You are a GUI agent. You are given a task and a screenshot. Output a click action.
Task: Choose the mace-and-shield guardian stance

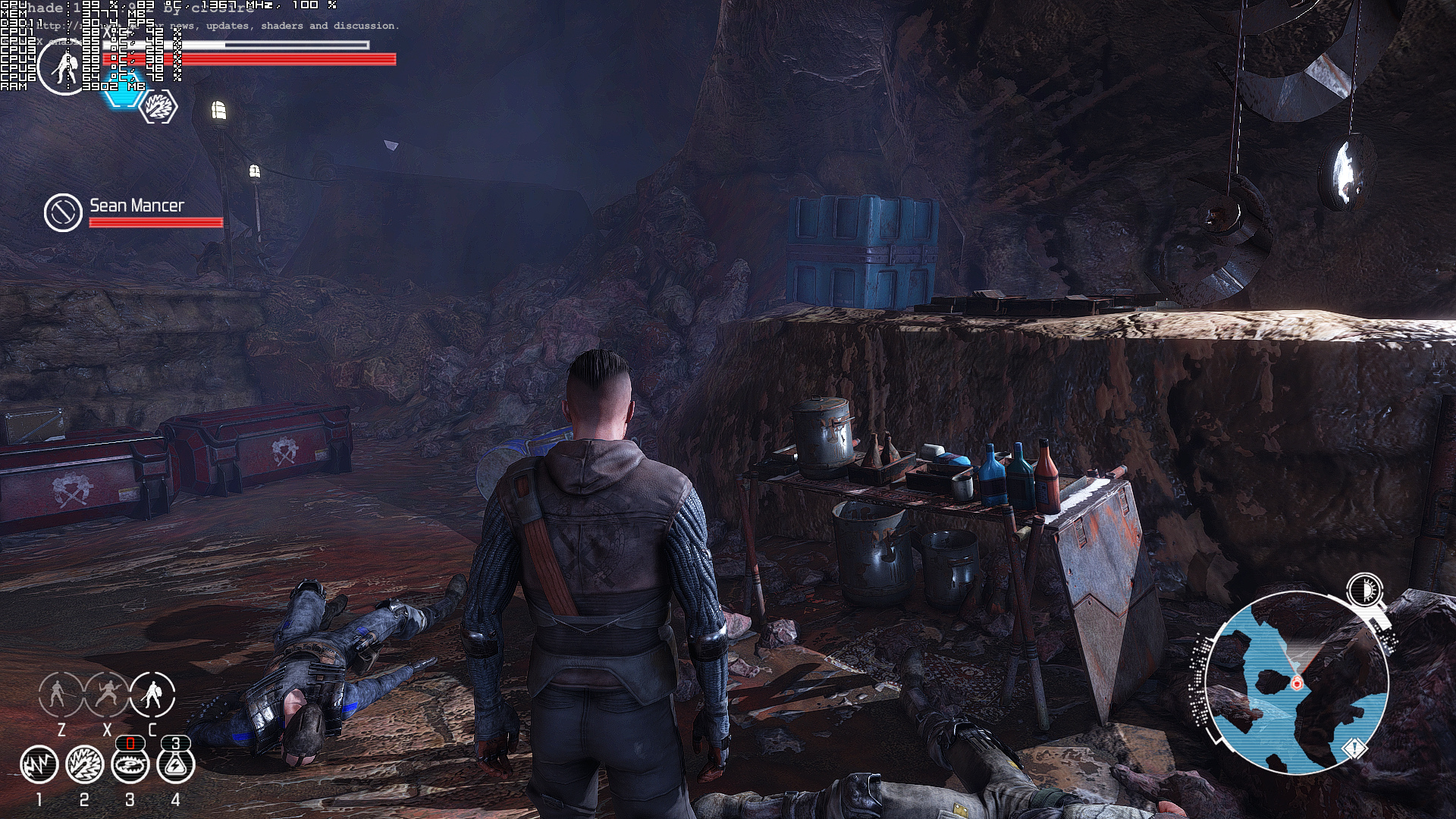152,694
